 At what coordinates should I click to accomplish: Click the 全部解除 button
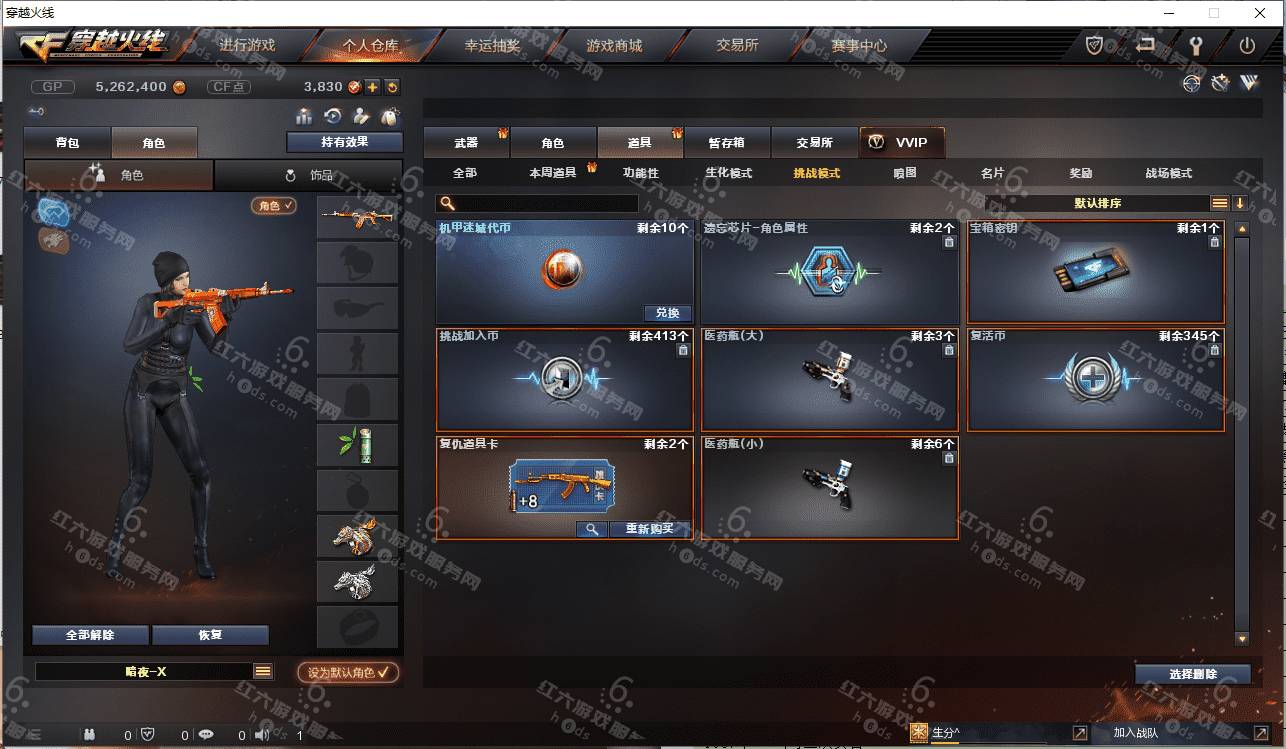(x=90, y=635)
